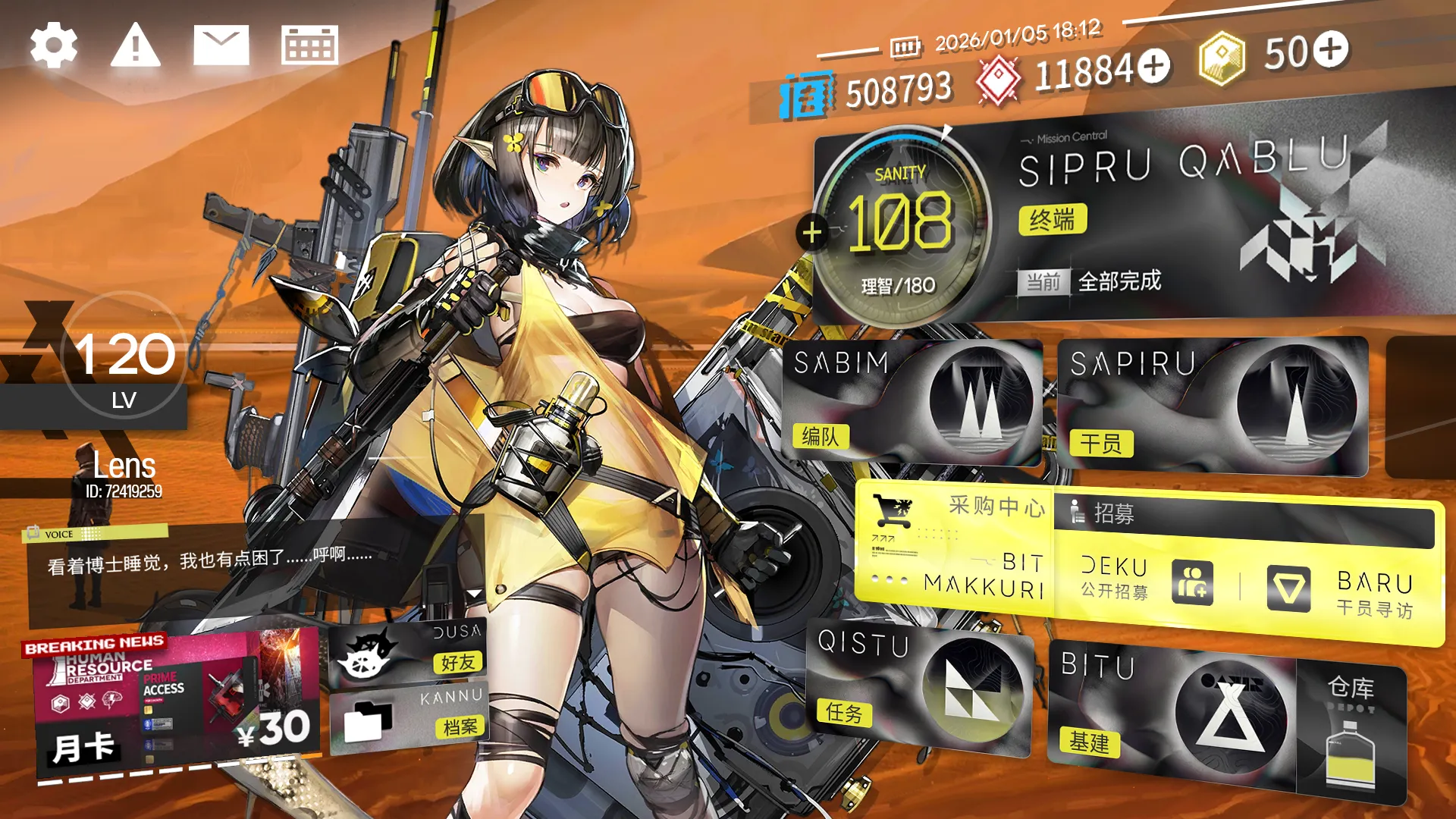Open the calendar event icon
The width and height of the screenshot is (1456, 819).
309,45
